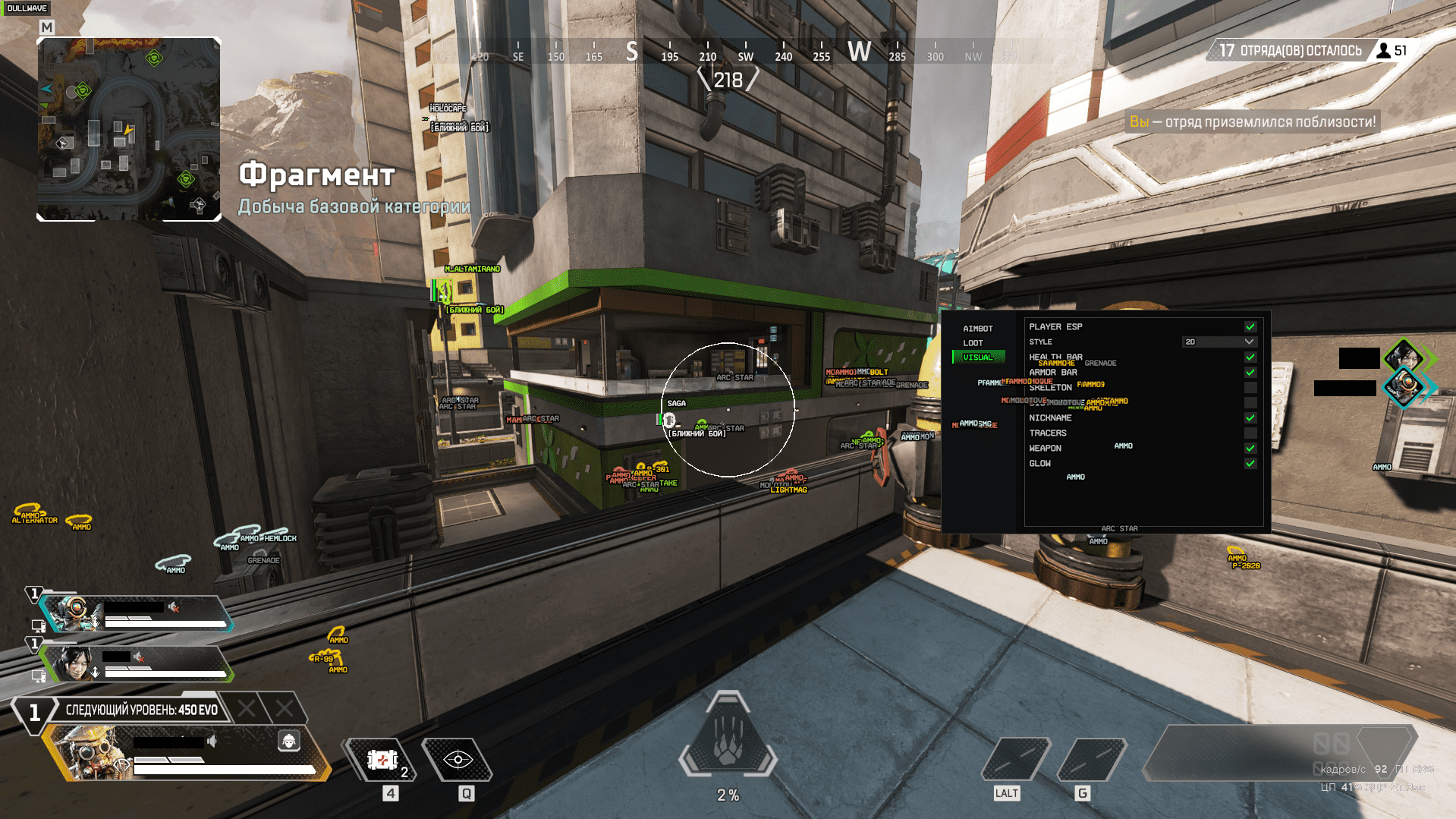The width and height of the screenshot is (1456, 819).
Task: Disable the GLOW checkbox
Action: tap(1250, 463)
